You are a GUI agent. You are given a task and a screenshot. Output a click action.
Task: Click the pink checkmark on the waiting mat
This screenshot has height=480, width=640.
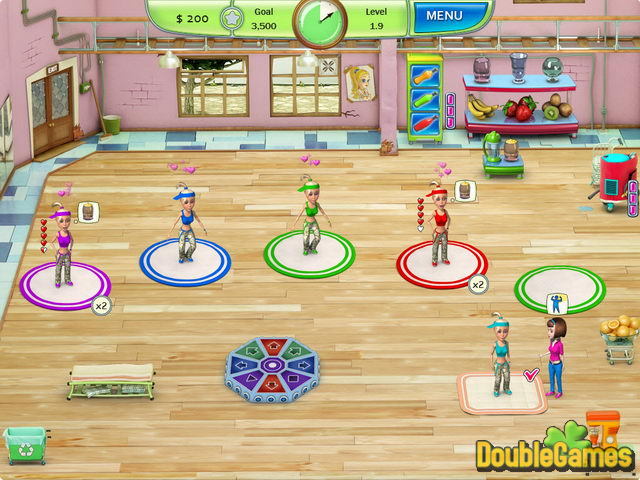531,373
